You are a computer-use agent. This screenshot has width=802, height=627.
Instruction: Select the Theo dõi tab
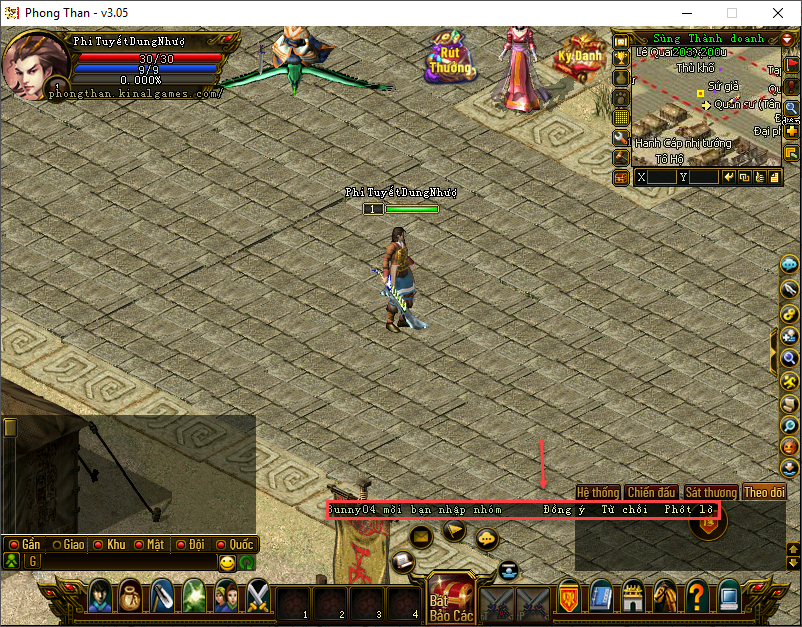point(764,492)
